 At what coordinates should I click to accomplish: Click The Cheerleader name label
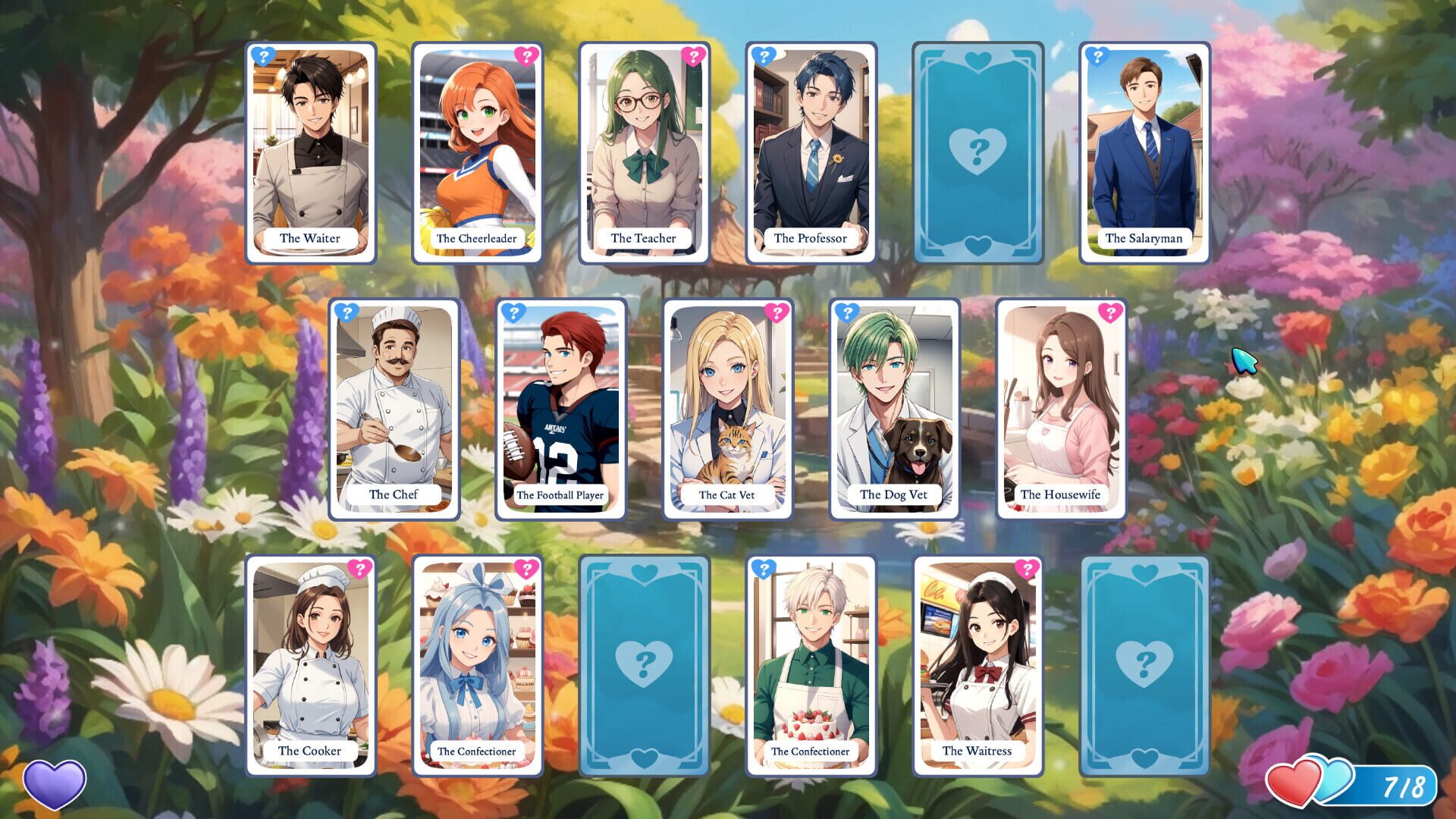[x=479, y=237]
